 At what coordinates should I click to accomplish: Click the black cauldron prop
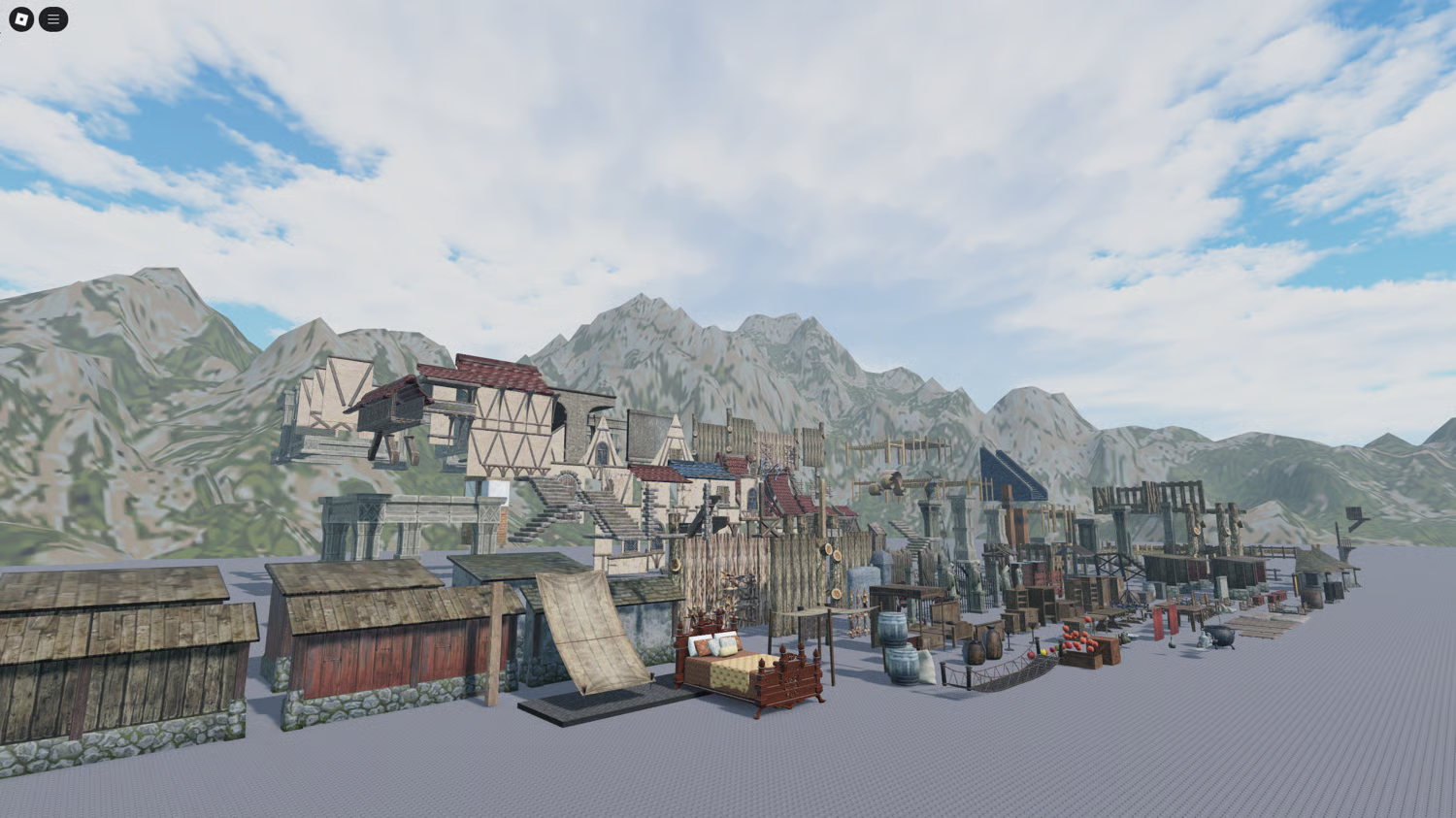1219,638
